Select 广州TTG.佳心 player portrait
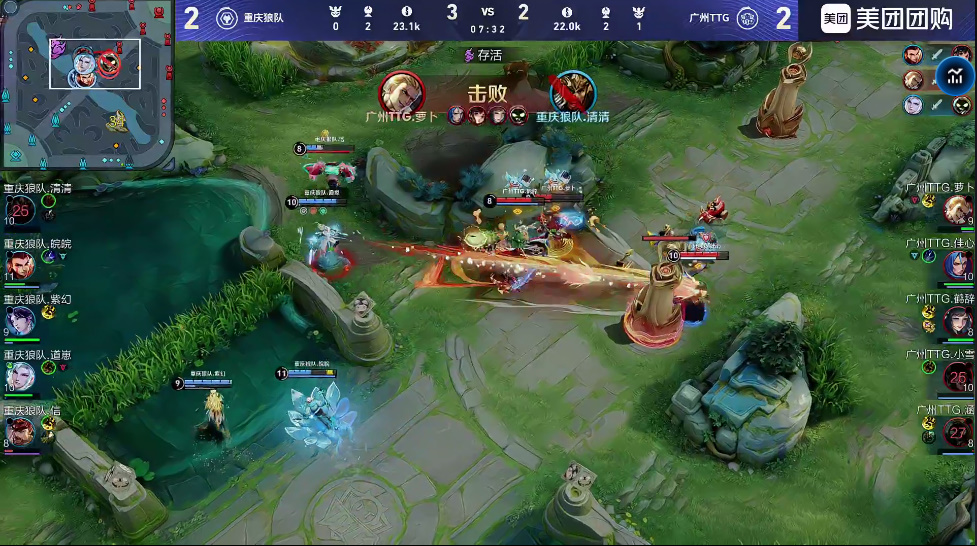The width and height of the screenshot is (977, 546). point(959,265)
